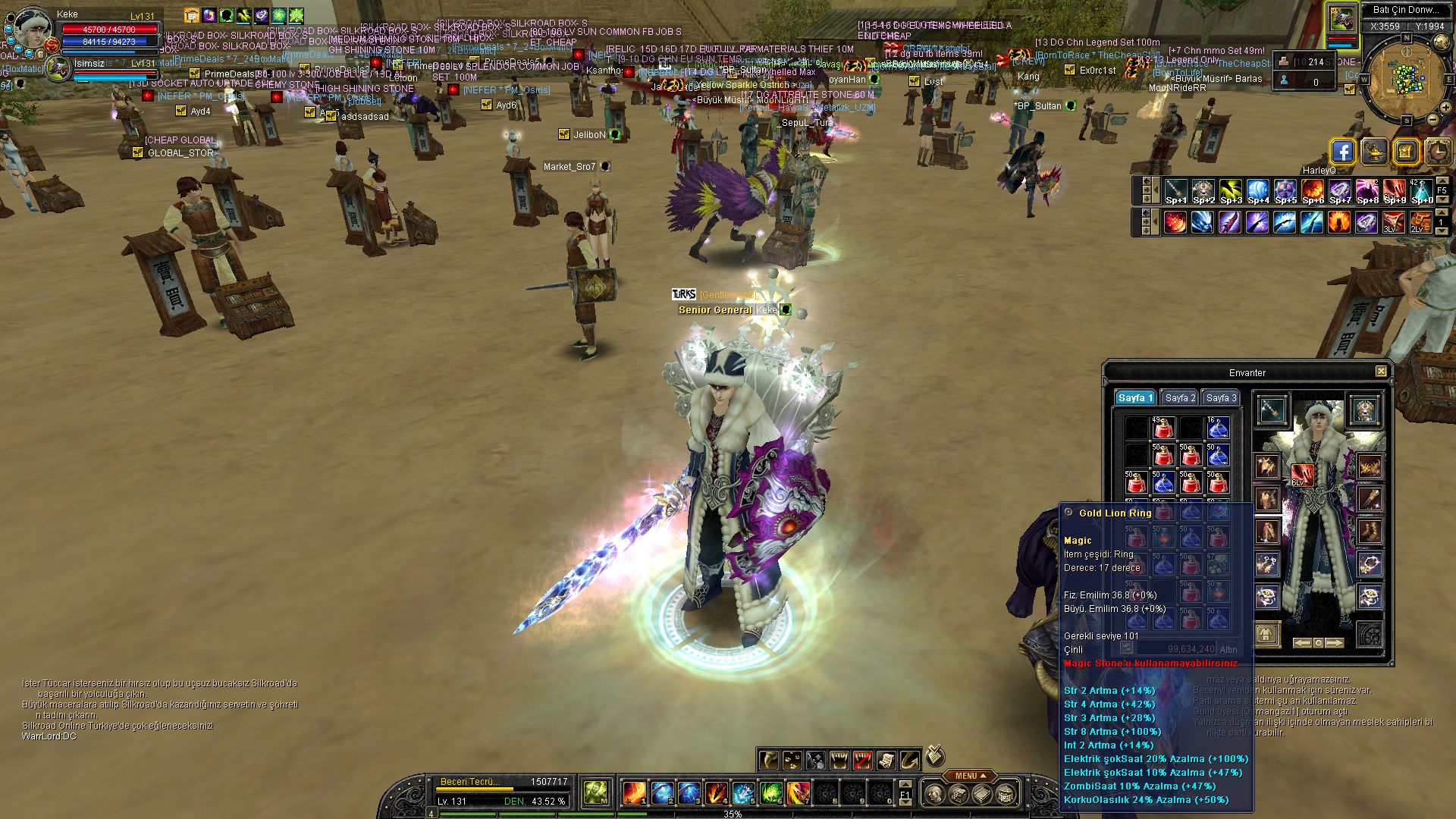This screenshot has height=819, width=1456.
Task: Use the green skill in hotbar slot 6
Action: pos(770,793)
